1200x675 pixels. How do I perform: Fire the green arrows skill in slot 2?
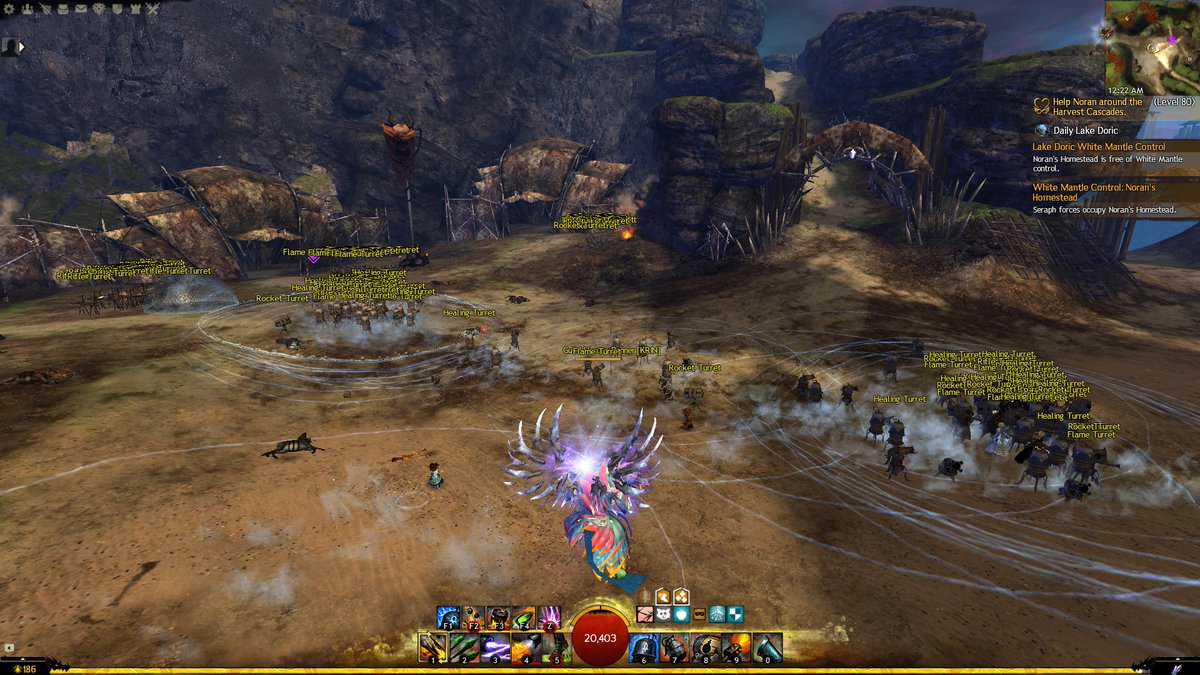463,647
